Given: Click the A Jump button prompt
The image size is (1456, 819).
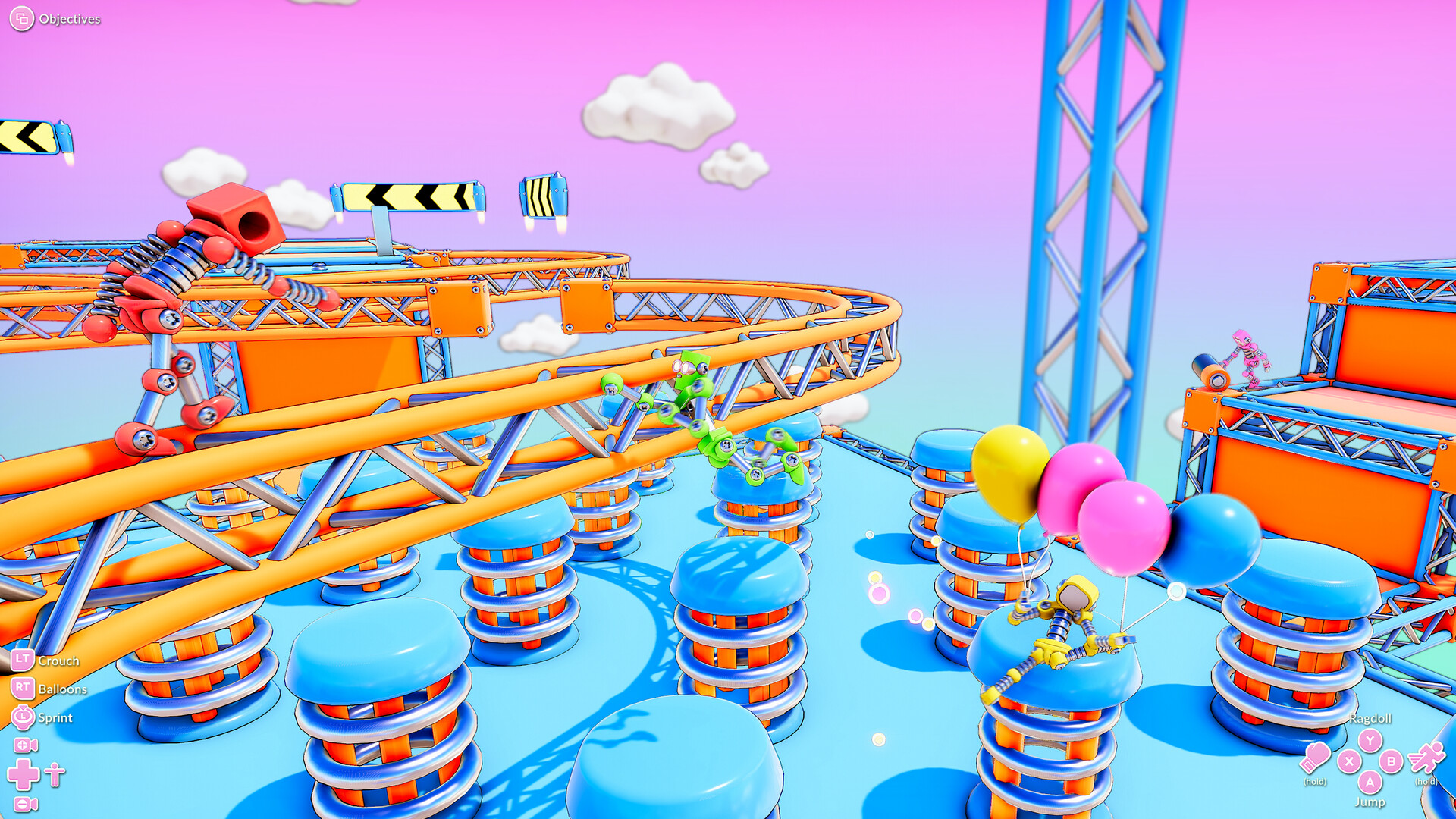Looking at the screenshot, I should click(x=1370, y=783).
